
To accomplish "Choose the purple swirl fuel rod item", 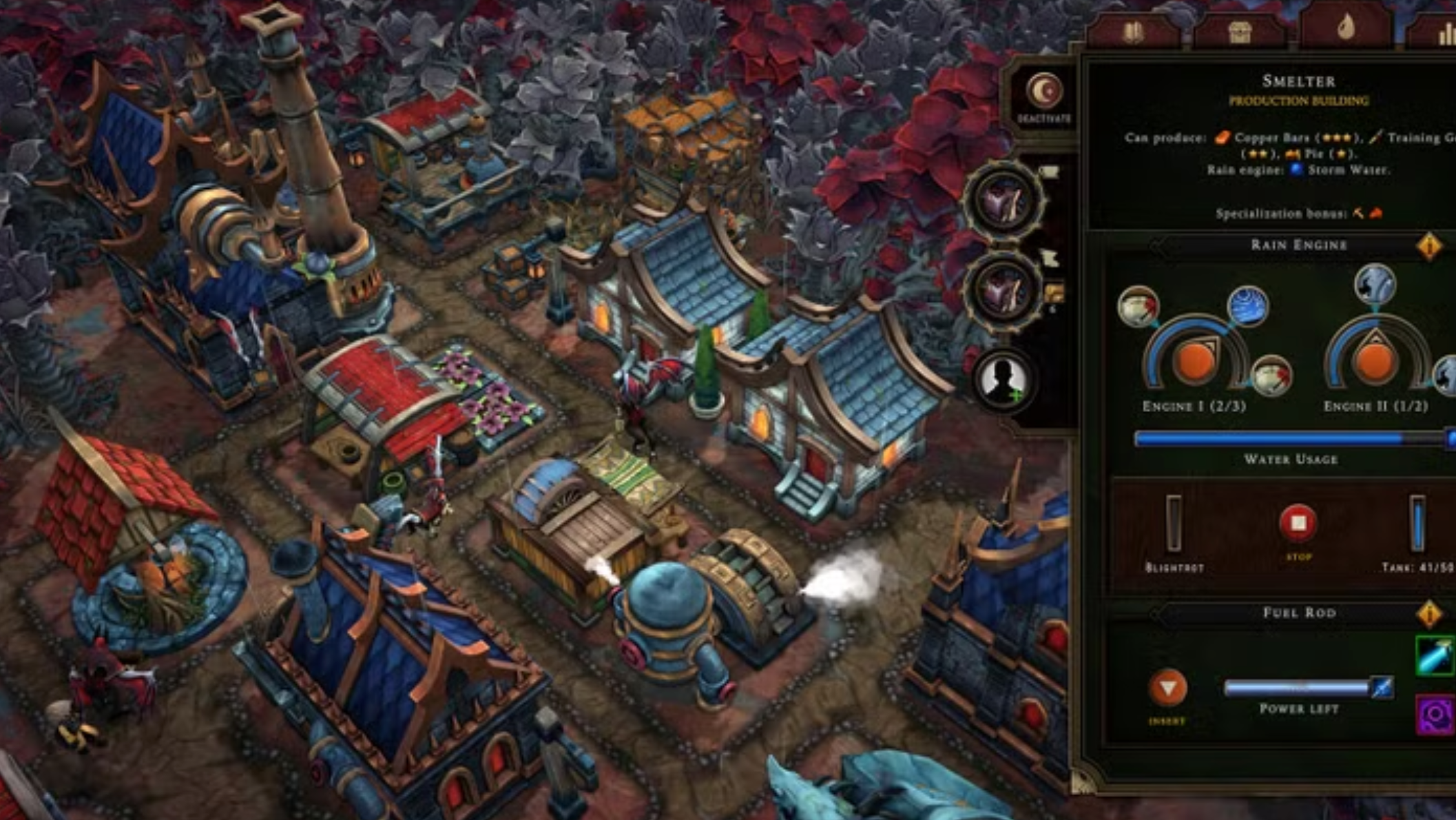I will click(x=1435, y=715).
